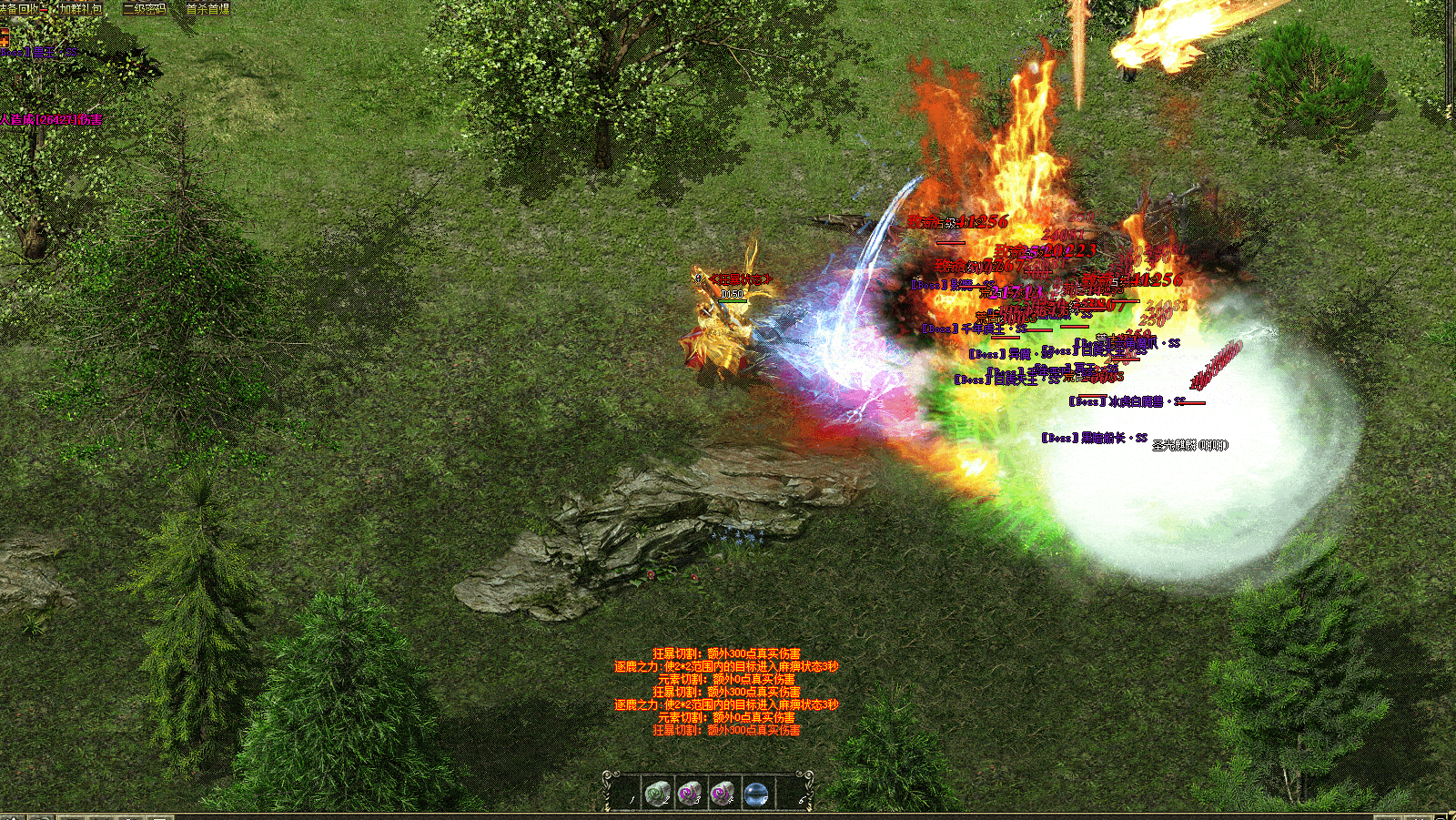Screen dimensions: 1456x820
Task: Use the purple swirl stone in slot 3
Action: [690, 794]
